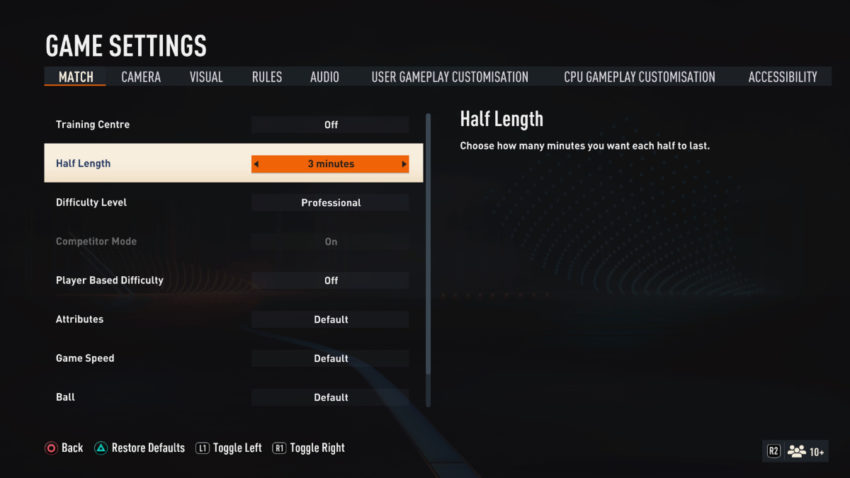Increase Half Length with right arrow
Viewport: 850px width, 478px height.
point(404,164)
